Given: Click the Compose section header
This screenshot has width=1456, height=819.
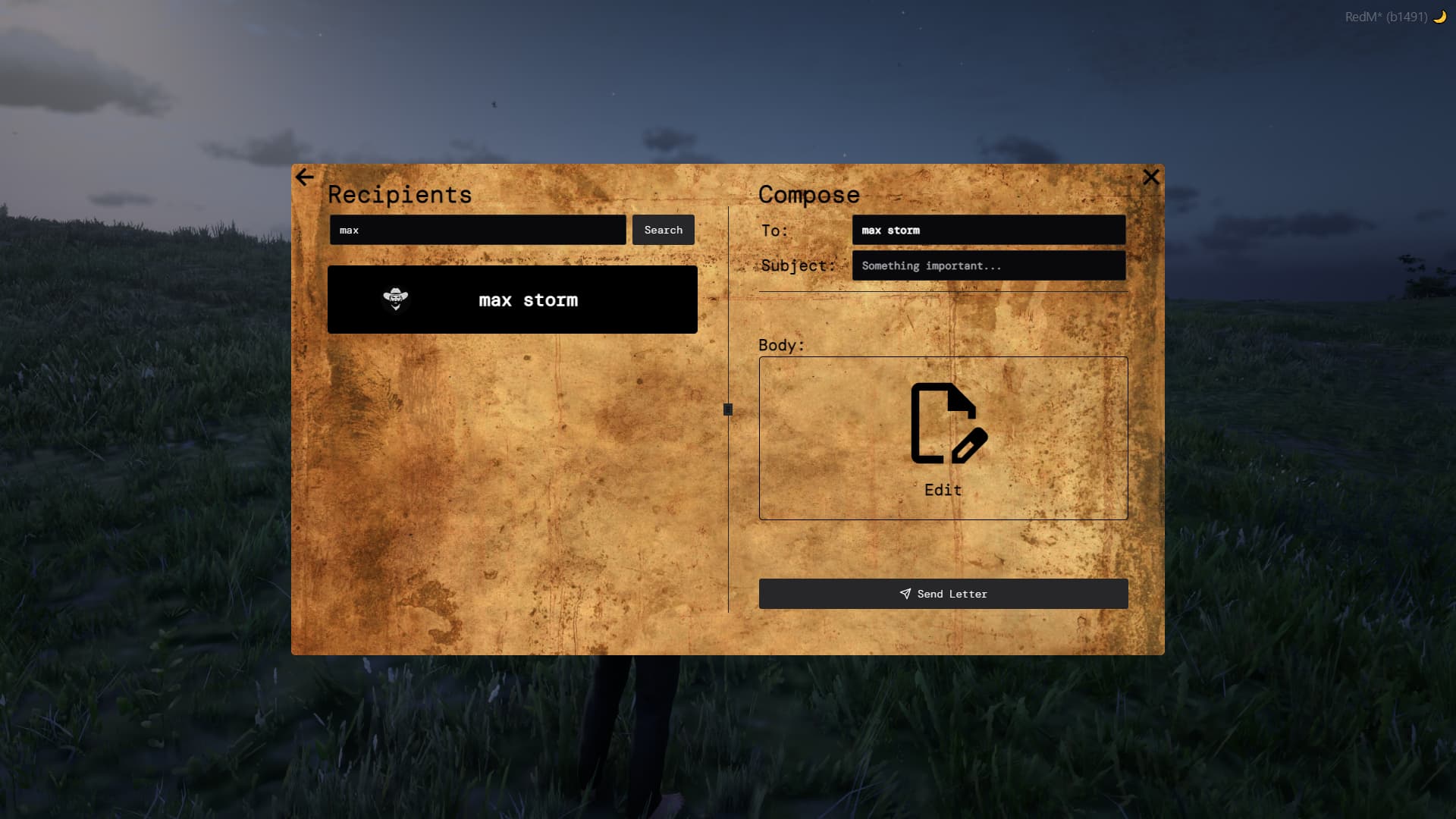Looking at the screenshot, I should tap(808, 195).
